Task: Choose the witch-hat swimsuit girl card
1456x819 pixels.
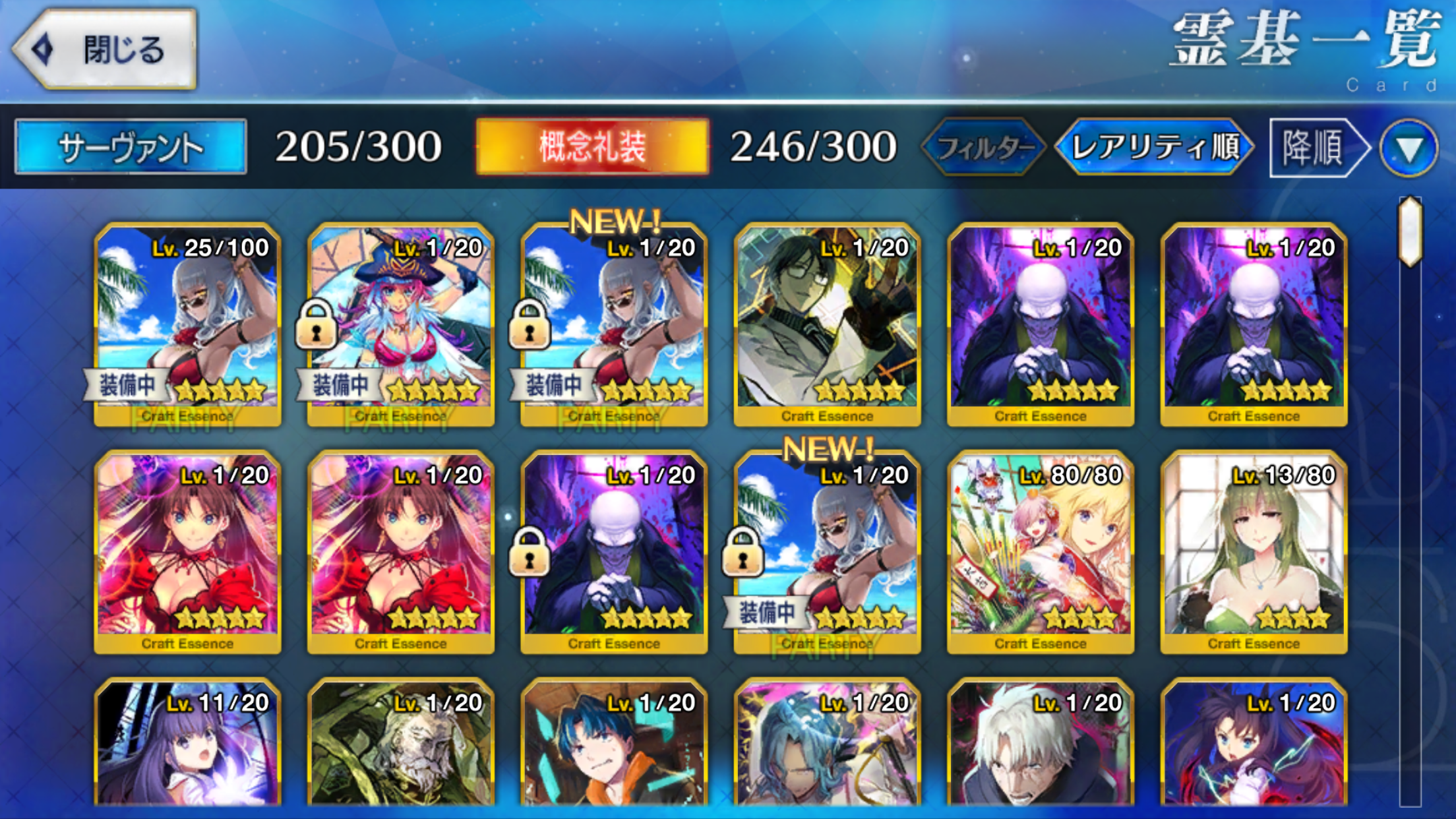Action: click(x=401, y=324)
